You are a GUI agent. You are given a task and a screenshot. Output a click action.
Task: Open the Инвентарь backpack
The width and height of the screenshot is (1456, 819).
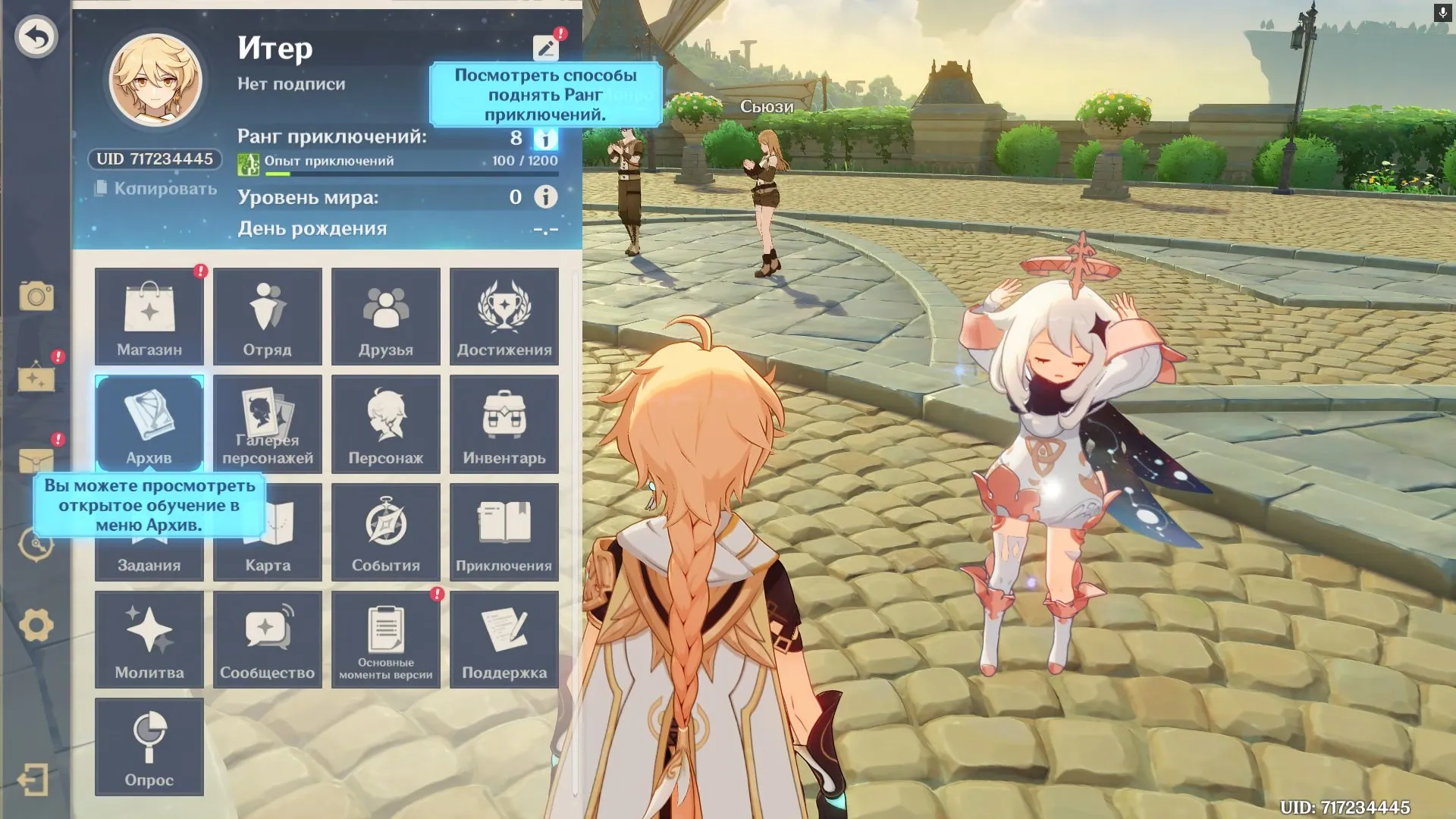pyautogui.click(x=504, y=424)
